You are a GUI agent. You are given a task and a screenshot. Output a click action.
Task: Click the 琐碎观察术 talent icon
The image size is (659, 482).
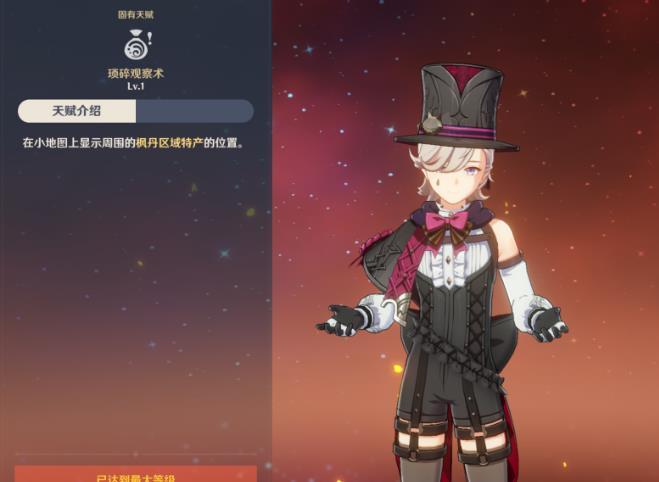coord(135,44)
